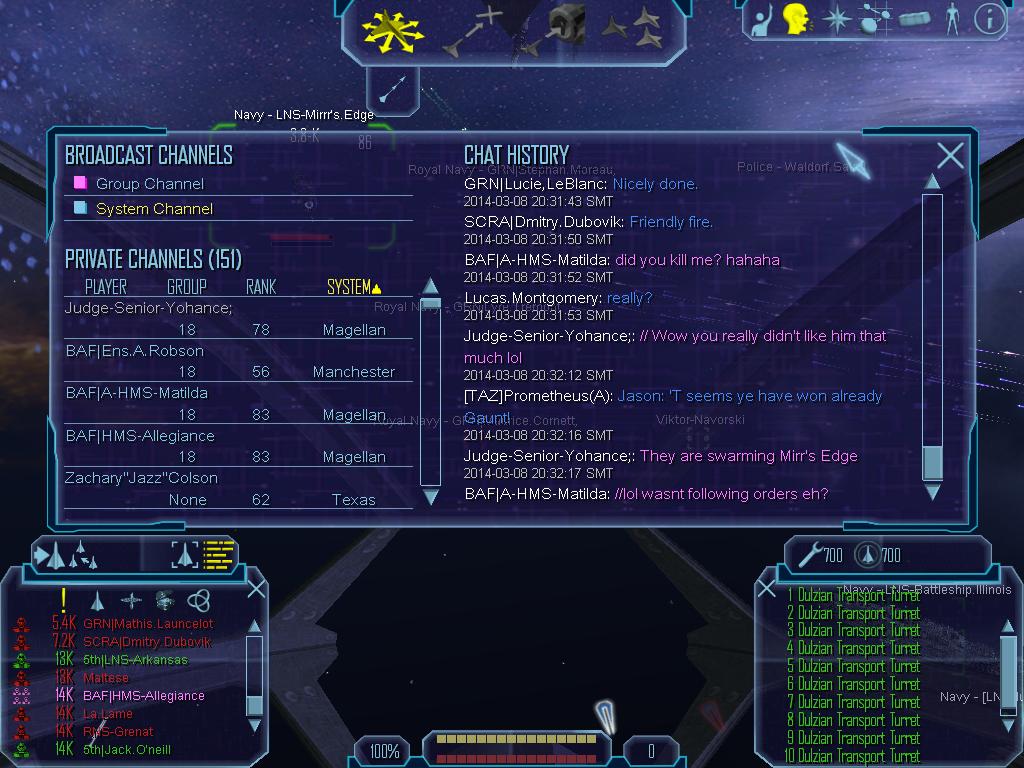1024x768 pixels.
Task: Click the yellow head profile icon
Action: coord(796,19)
